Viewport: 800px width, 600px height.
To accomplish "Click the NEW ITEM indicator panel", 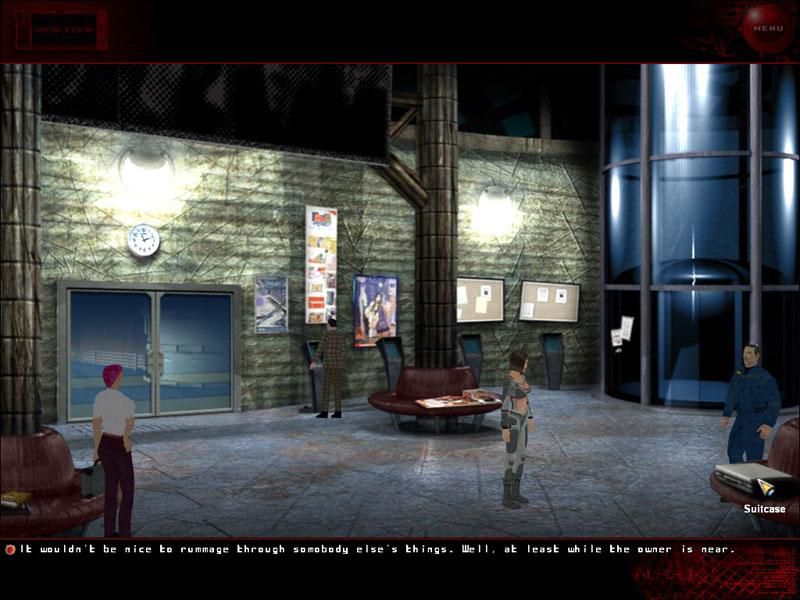I will tap(66, 30).
